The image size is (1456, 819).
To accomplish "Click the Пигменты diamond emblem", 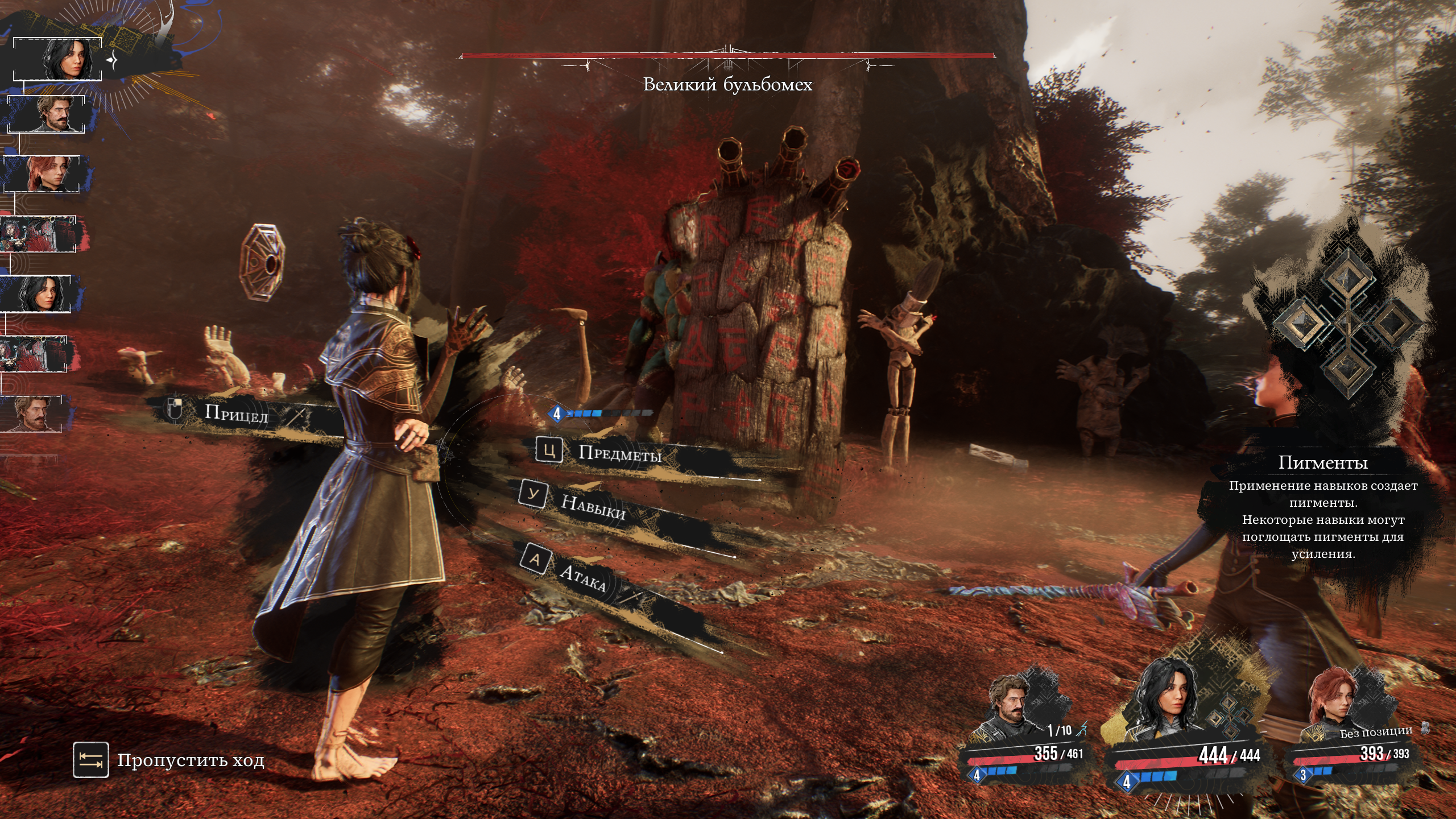I will (1347, 322).
